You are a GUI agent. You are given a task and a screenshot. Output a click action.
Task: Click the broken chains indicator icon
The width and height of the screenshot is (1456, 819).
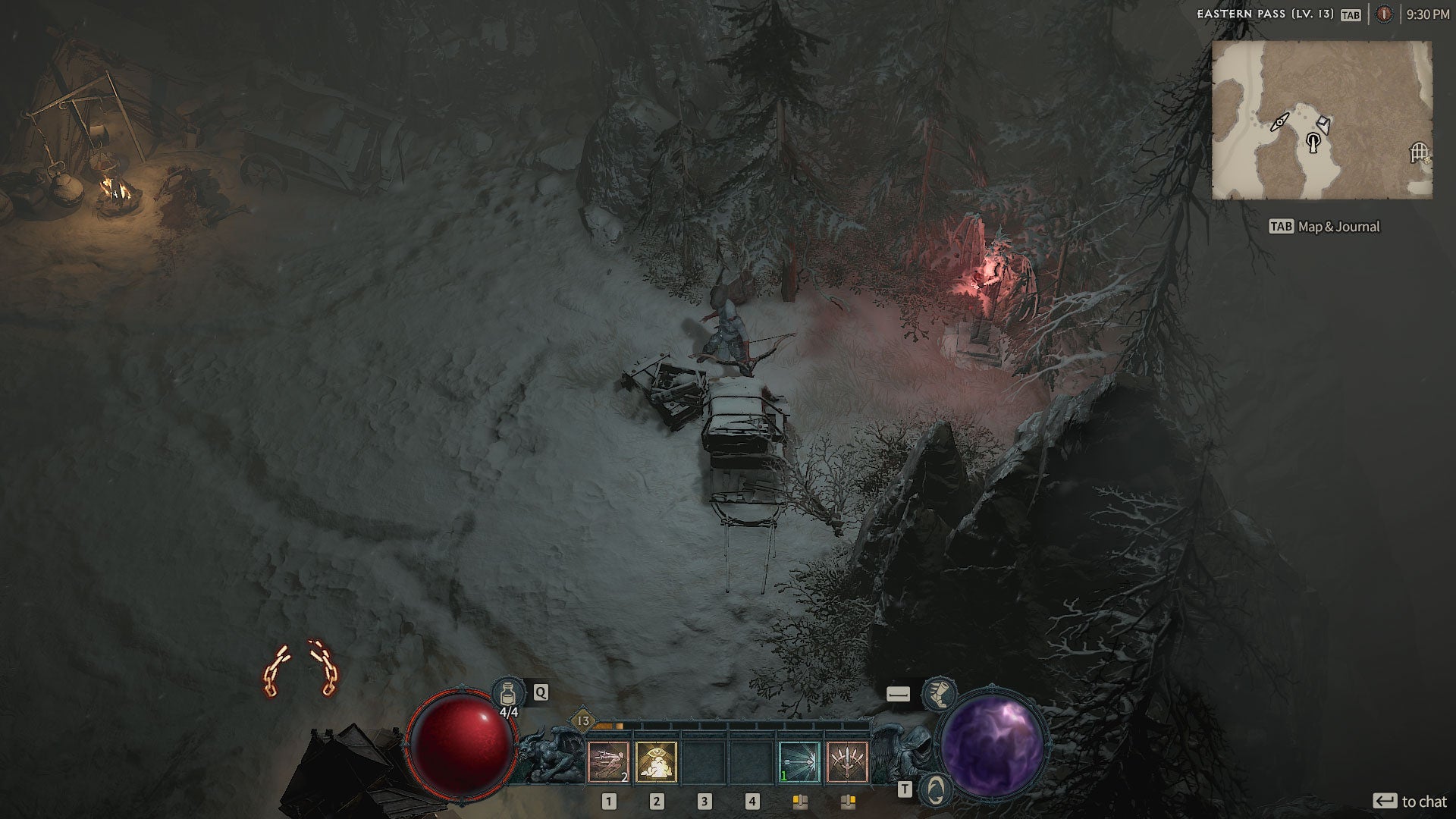coord(301,669)
